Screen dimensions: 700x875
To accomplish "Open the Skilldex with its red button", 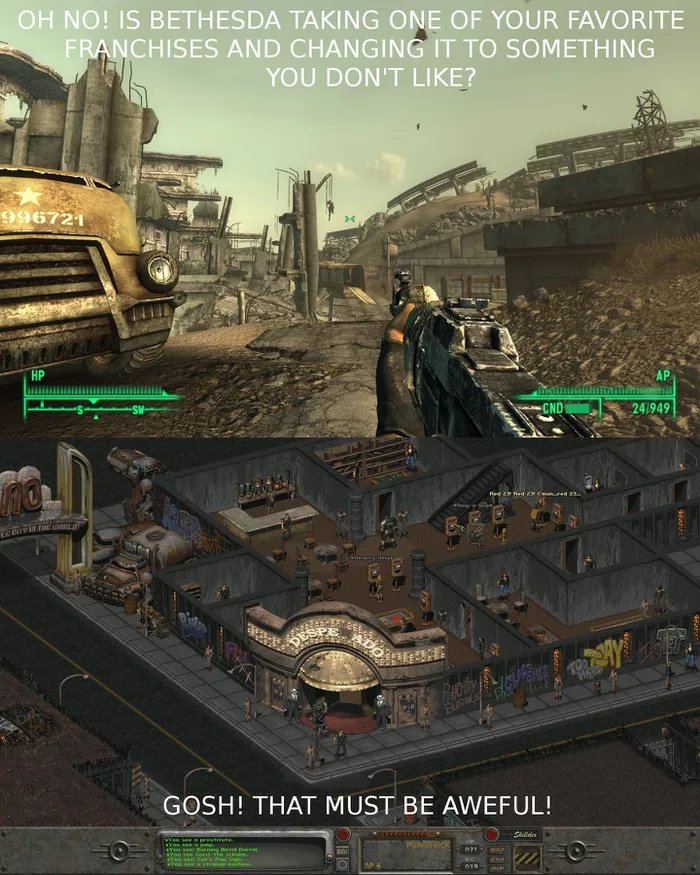I will coord(492,834).
